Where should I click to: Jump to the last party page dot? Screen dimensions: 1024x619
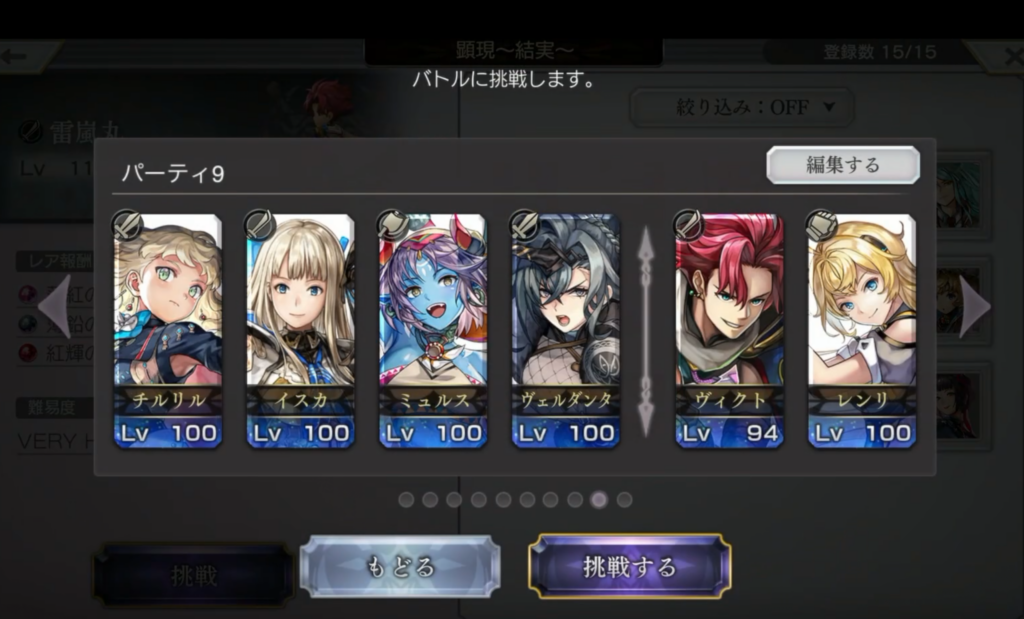pyautogui.click(x=624, y=499)
